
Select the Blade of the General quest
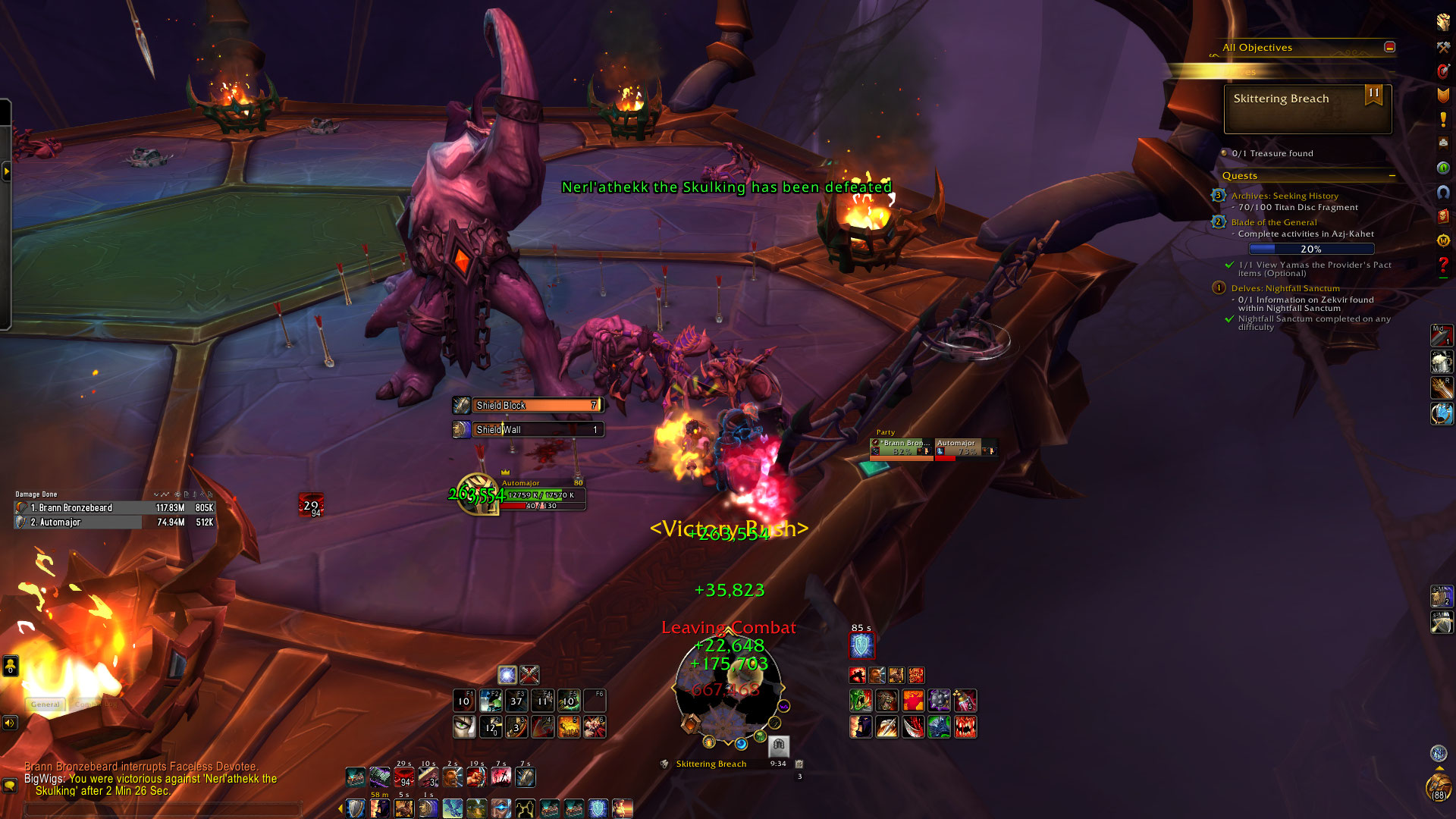pos(1274,222)
